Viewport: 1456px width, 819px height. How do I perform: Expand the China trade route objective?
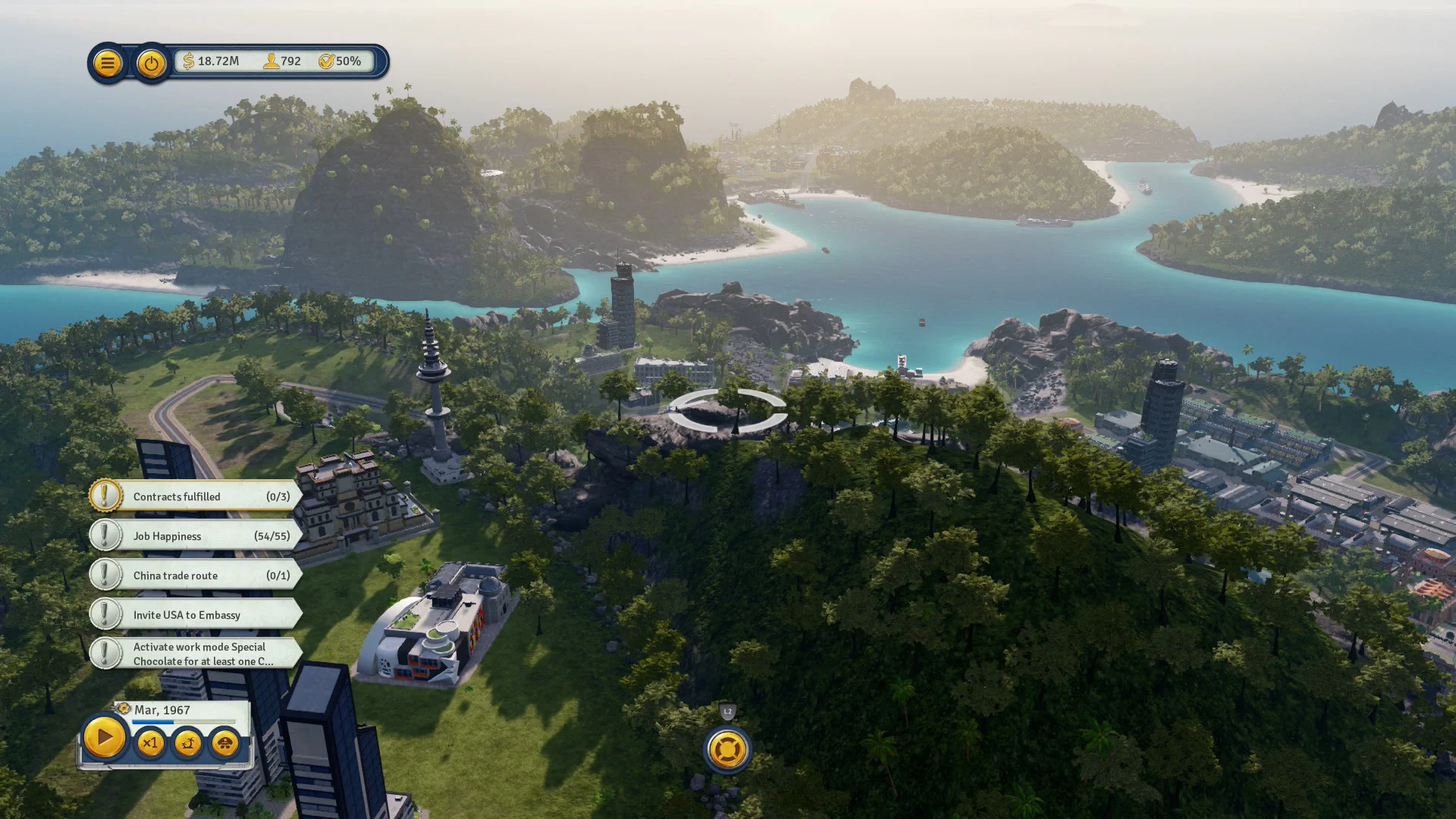(201, 576)
